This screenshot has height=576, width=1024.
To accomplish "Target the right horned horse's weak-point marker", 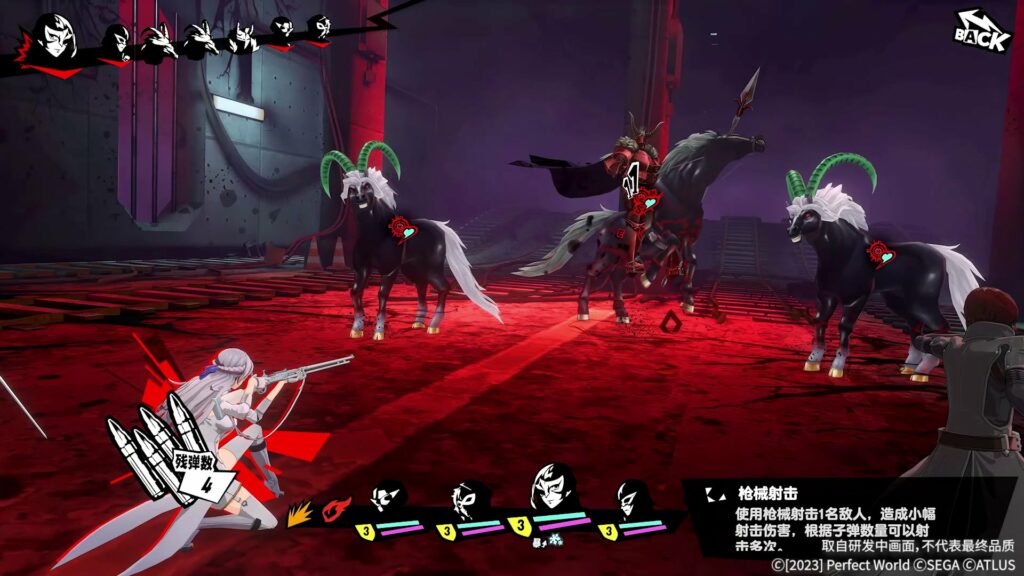I will coord(880,250).
